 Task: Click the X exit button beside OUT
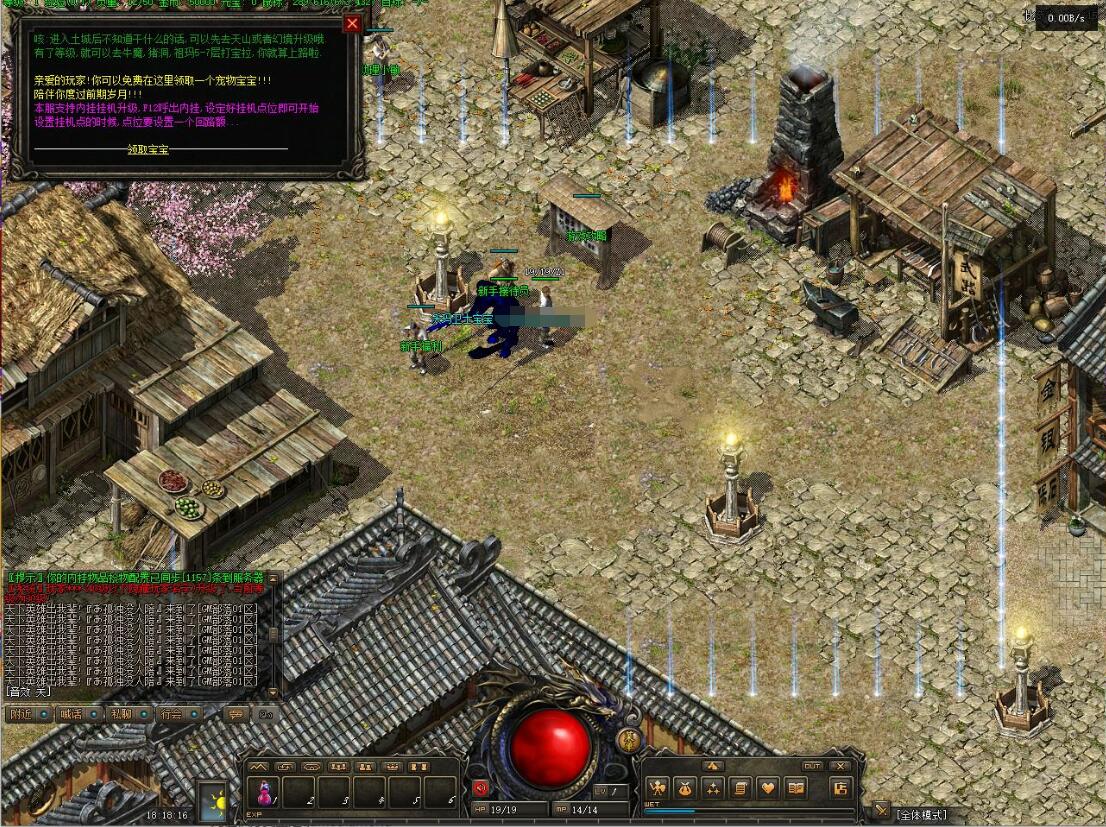click(838, 766)
